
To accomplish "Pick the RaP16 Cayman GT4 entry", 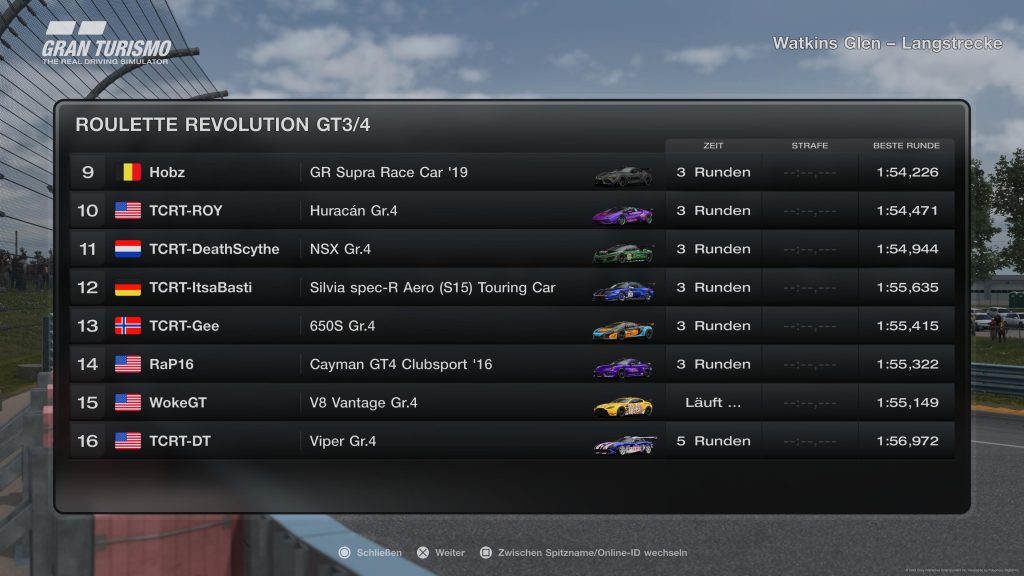I will tap(511, 364).
